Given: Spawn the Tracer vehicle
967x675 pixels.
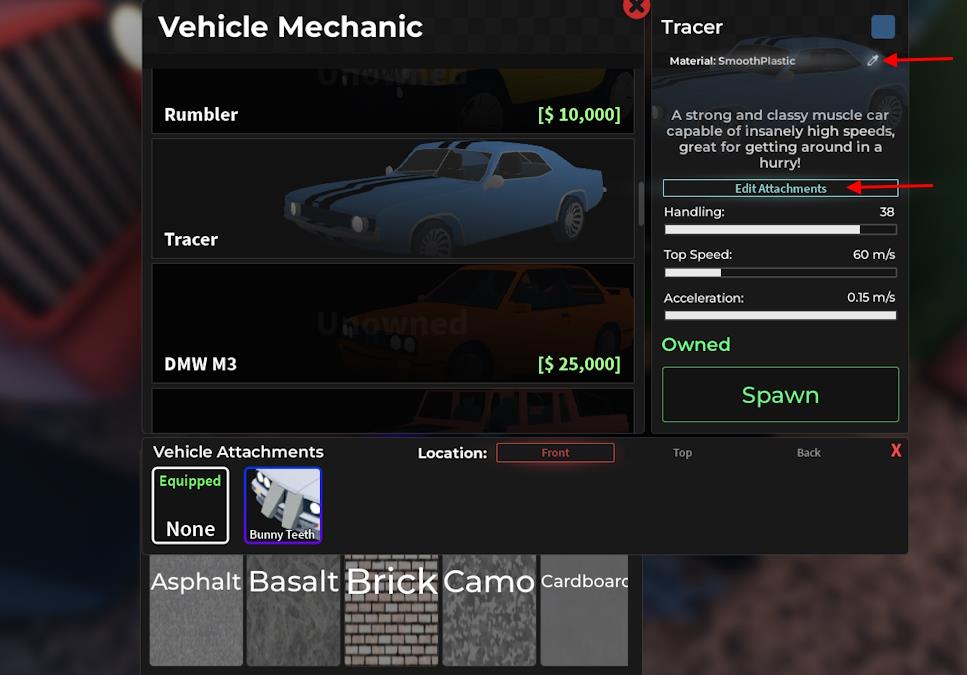Looking at the screenshot, I should tap(780, 394).
